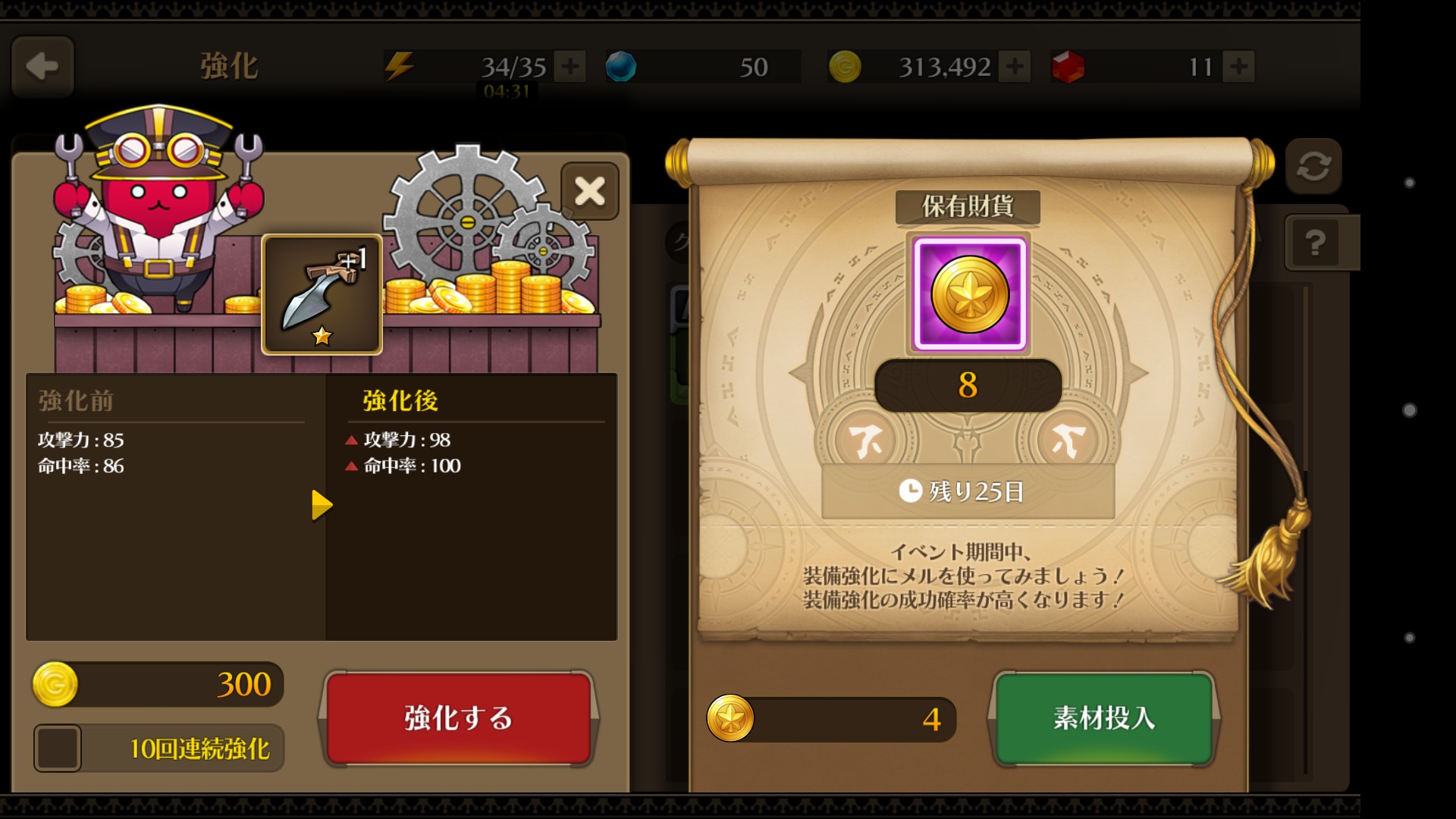Open help with the question mark button
Screen dimensions: 1456x819
click(x=1315, y=243)
